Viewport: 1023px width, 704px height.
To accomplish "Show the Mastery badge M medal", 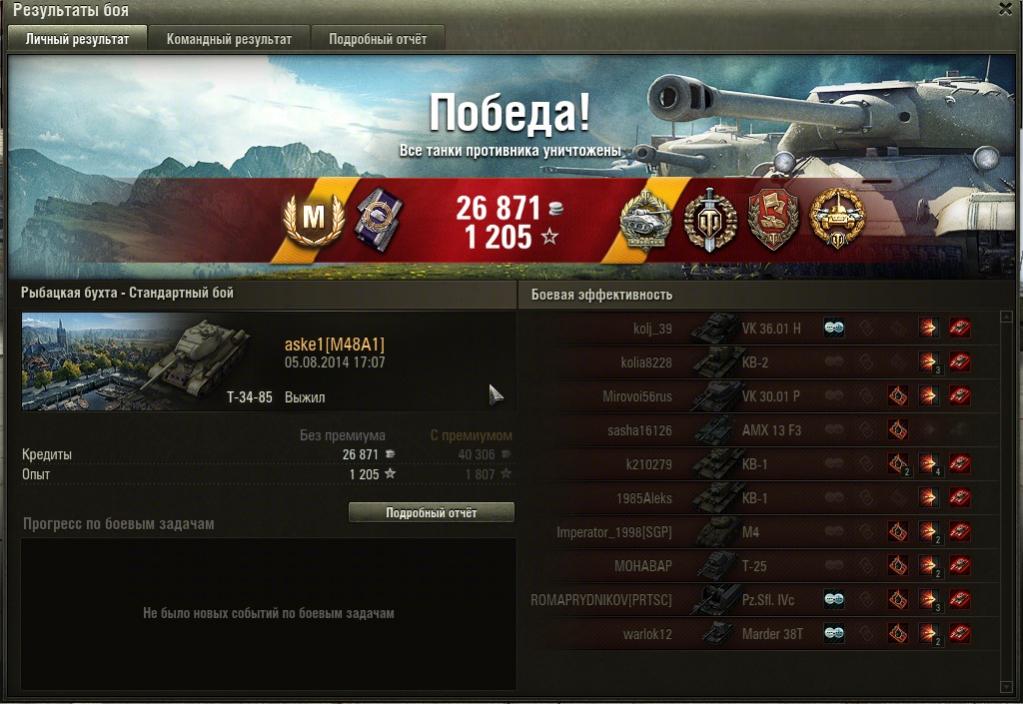I will 313,219.
